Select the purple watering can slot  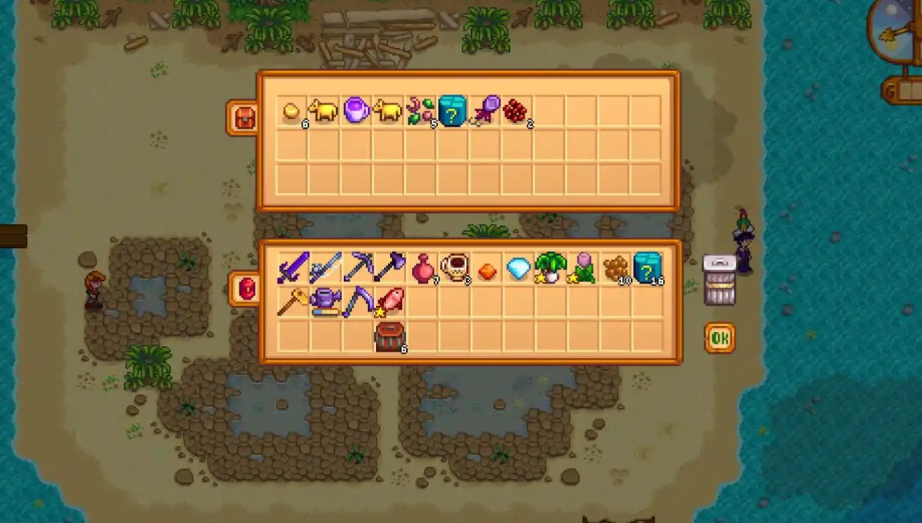point(324,300)
